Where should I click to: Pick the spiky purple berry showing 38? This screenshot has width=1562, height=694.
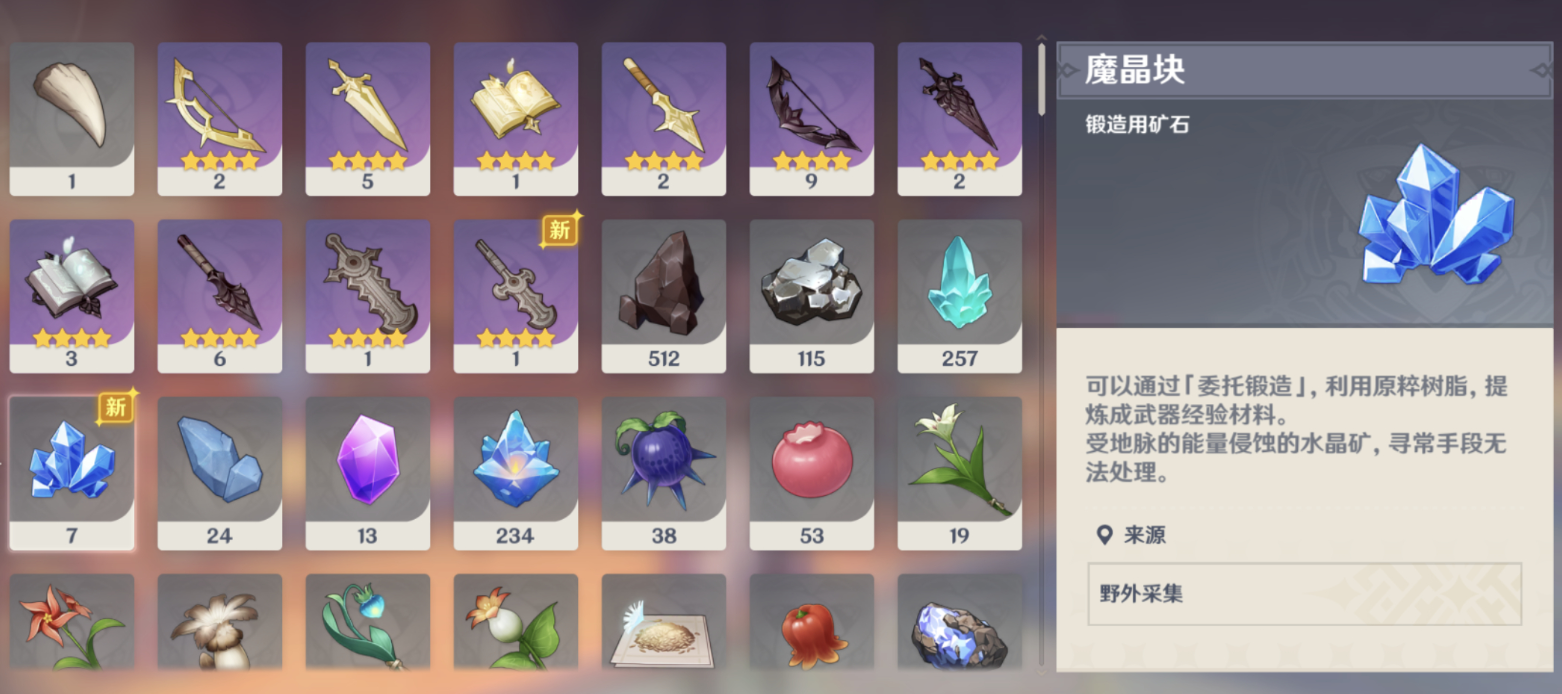coord(663,471)
